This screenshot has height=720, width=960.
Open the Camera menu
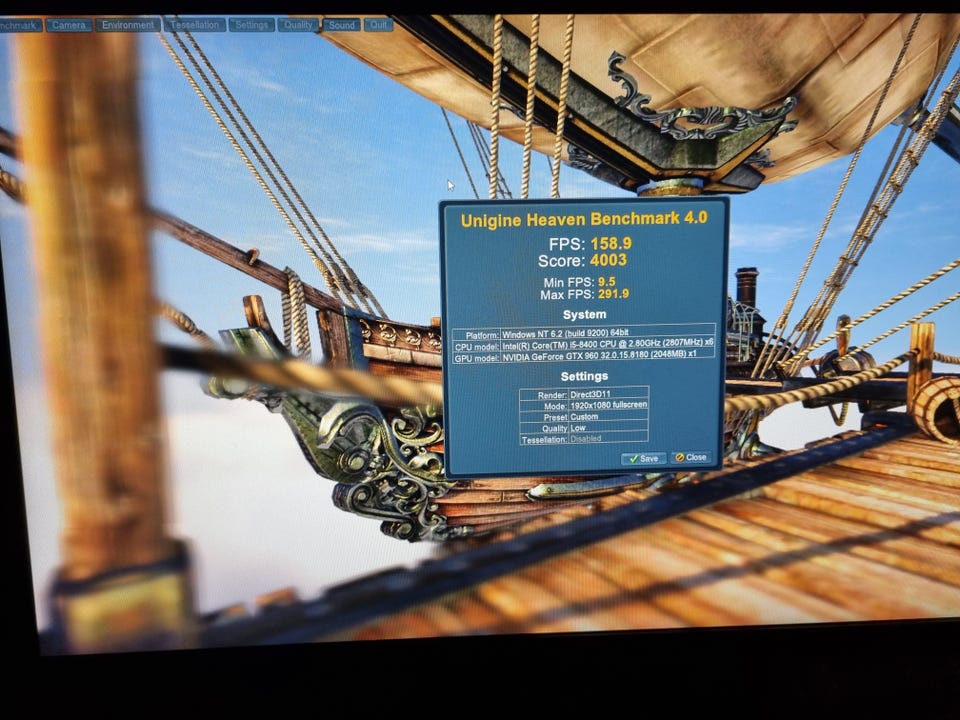coord(69,25)
